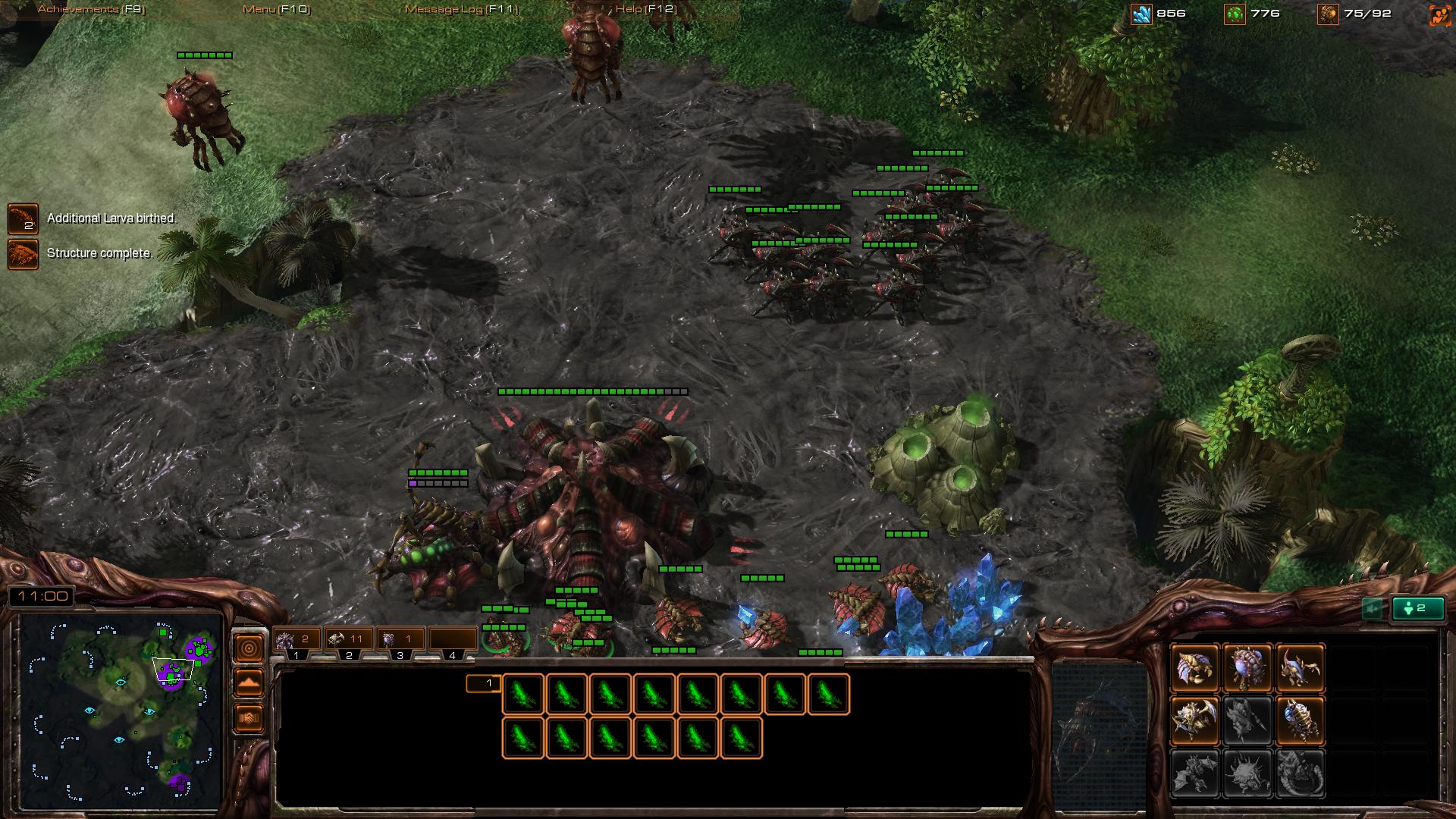Image resolution: width=1456 pixels, height=819 pixels.
Task: Morph larva into a Roach
Action: [x=1194, y=720]
